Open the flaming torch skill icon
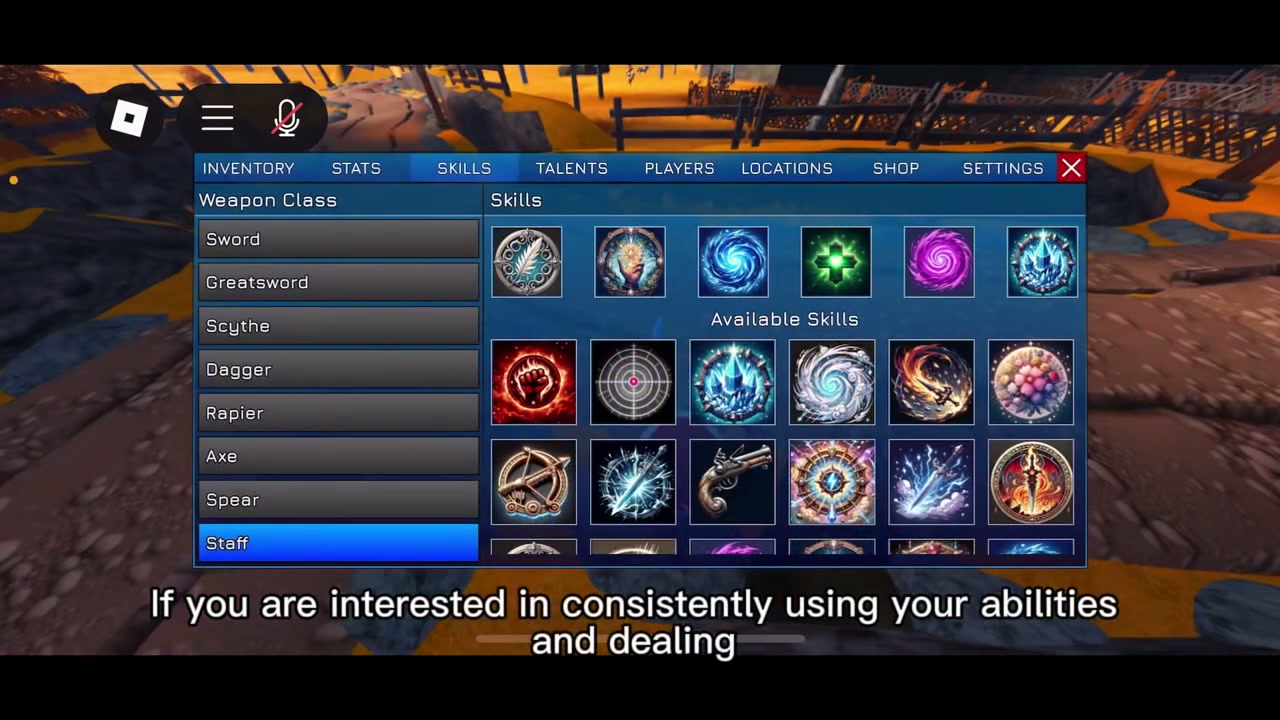The image size is (1280, 720). click(1031, 482)
